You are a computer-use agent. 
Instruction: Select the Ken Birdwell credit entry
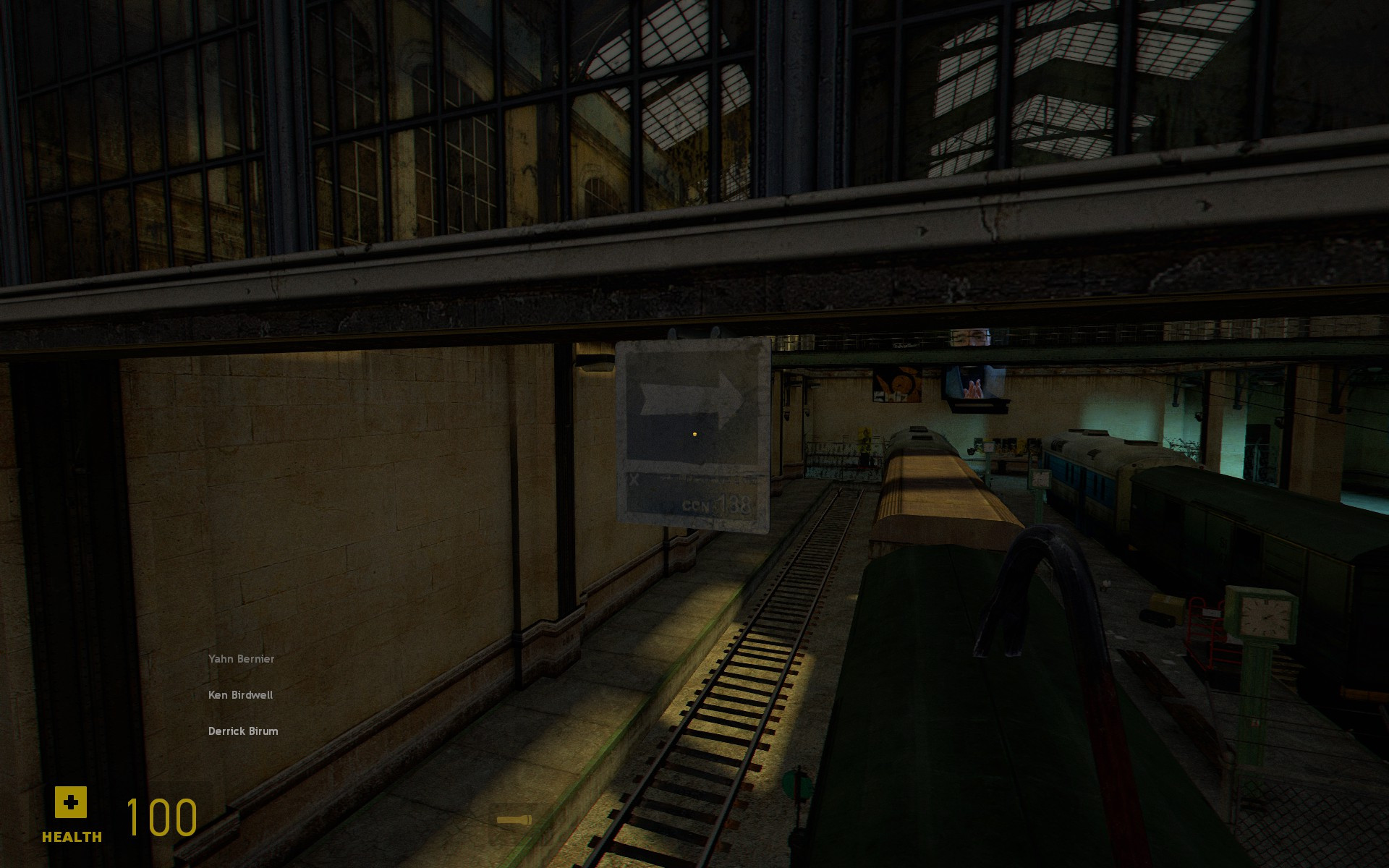click(x=240, y=694)
